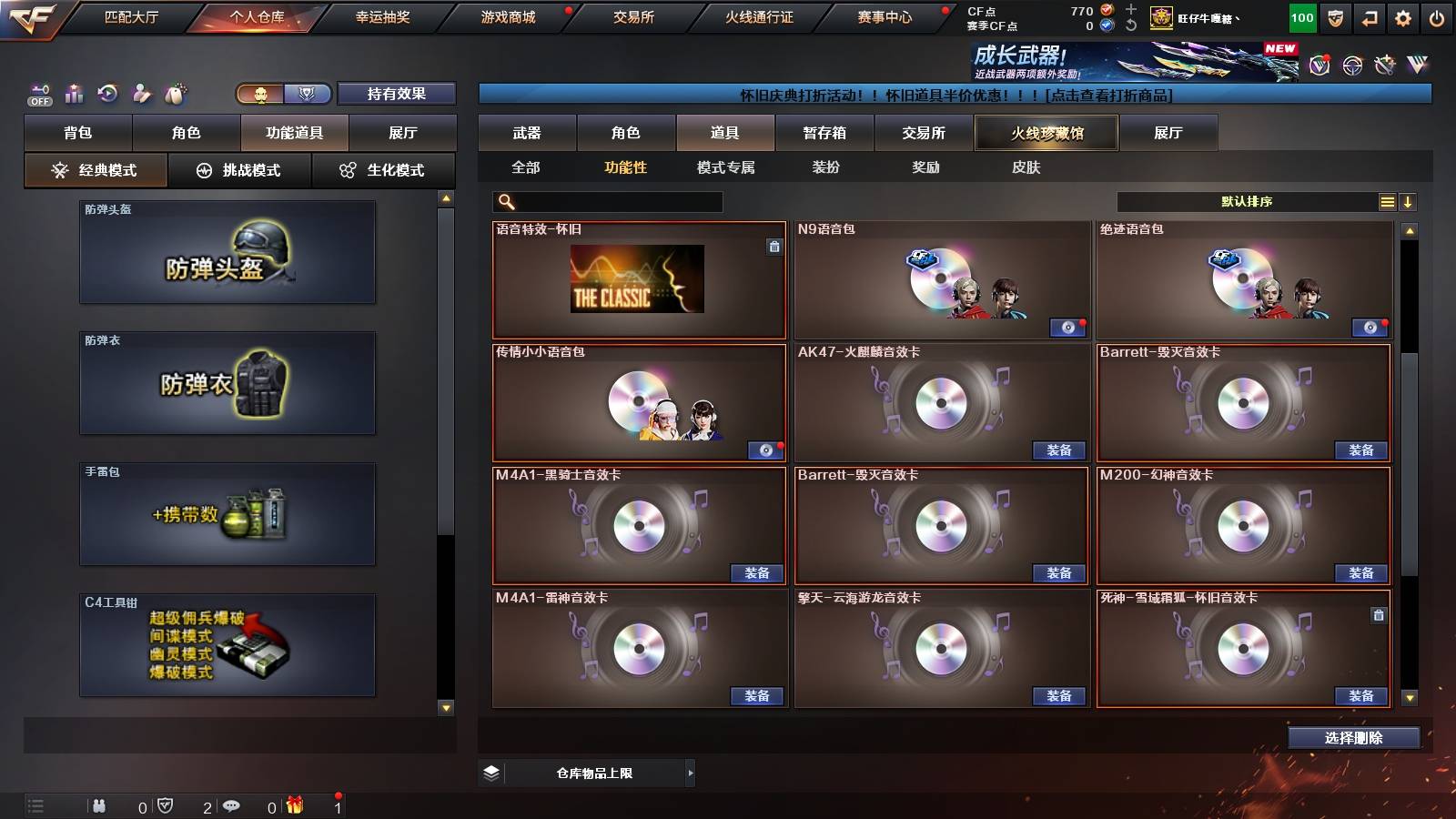The image size is (1456, 819).
Task: Equip the M4A1-雷神音效卡 via 装备 button
Action: 756,694
